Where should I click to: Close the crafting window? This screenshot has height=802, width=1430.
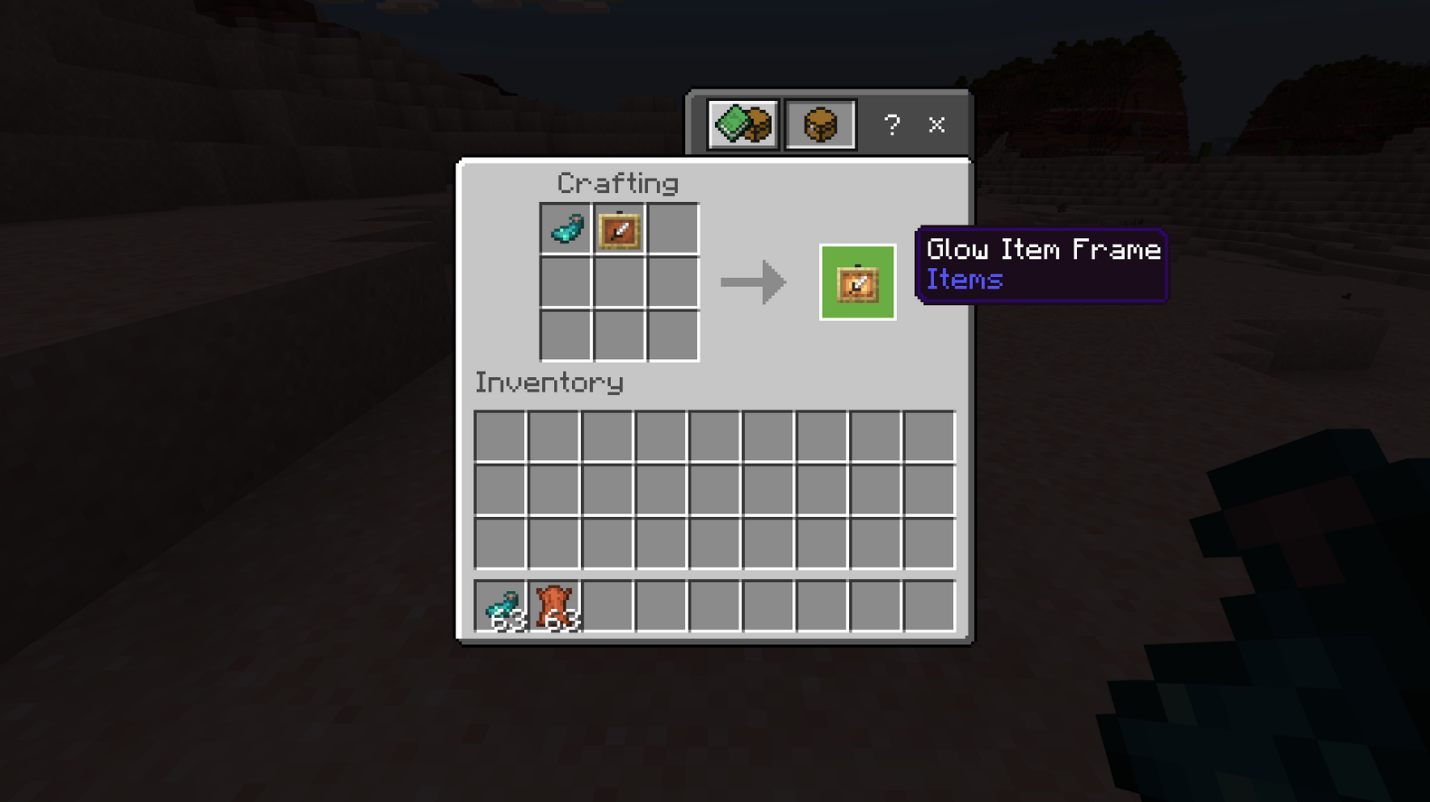click(x=937, y=124)
